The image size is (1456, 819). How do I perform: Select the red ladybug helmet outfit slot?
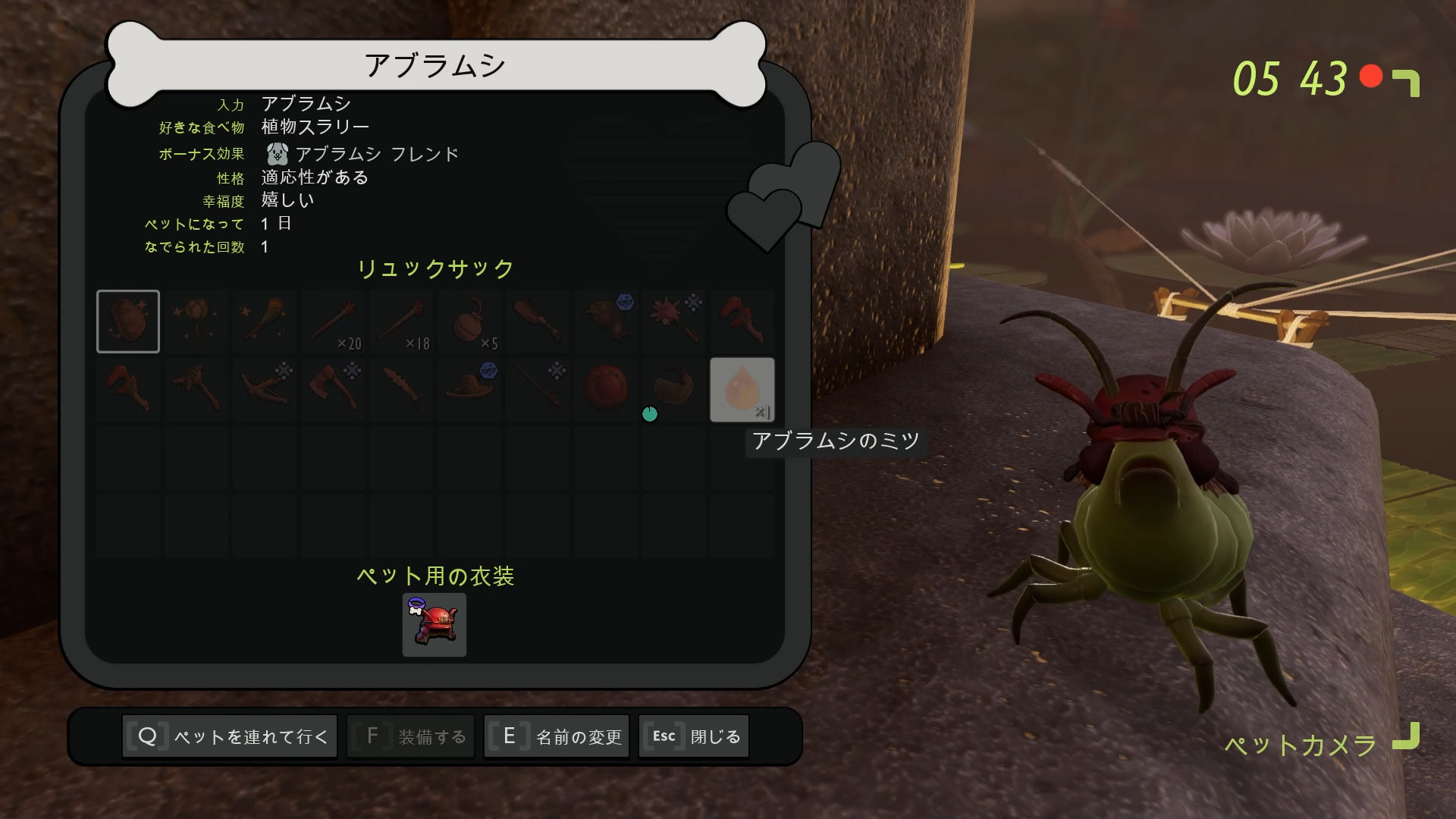434,624
